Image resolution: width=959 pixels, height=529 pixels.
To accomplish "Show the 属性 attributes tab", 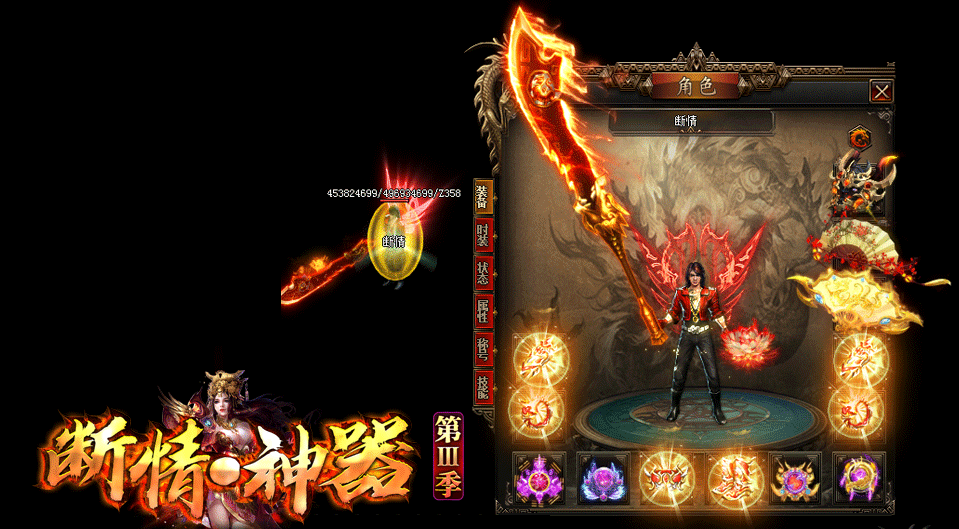I will click(483, 311).
